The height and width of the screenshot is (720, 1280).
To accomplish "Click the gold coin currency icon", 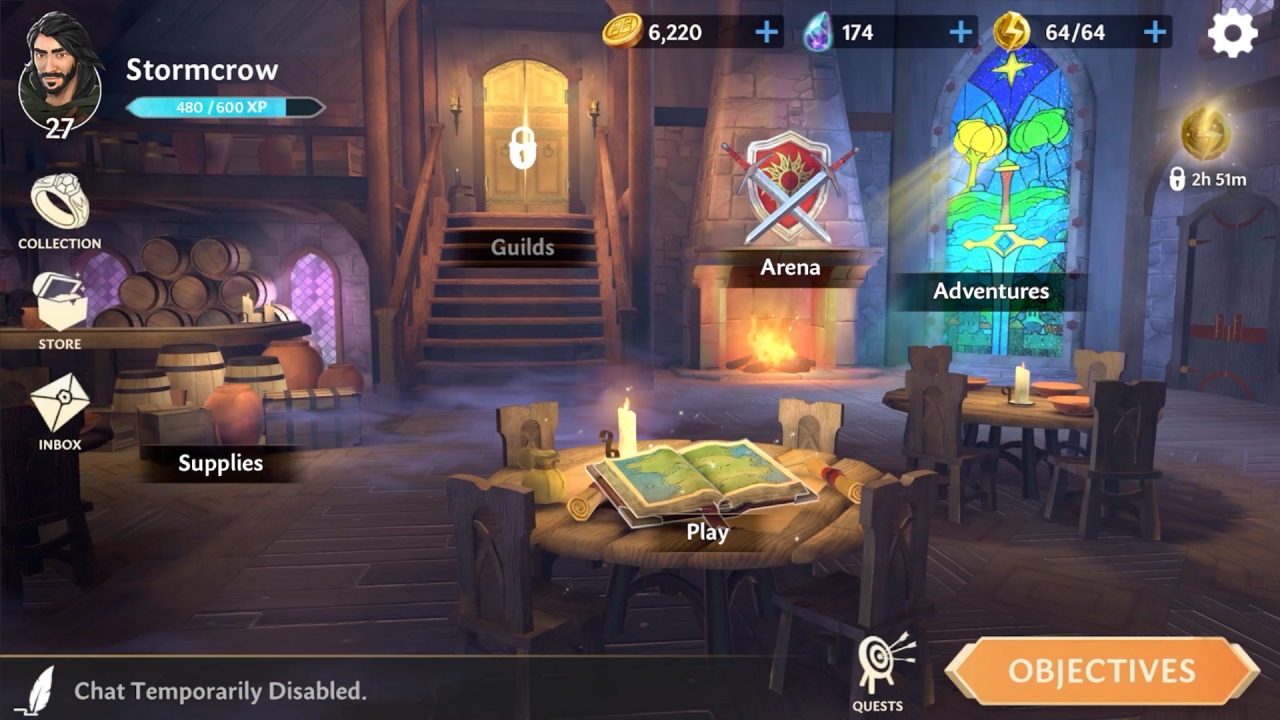I will pos(620,31).
